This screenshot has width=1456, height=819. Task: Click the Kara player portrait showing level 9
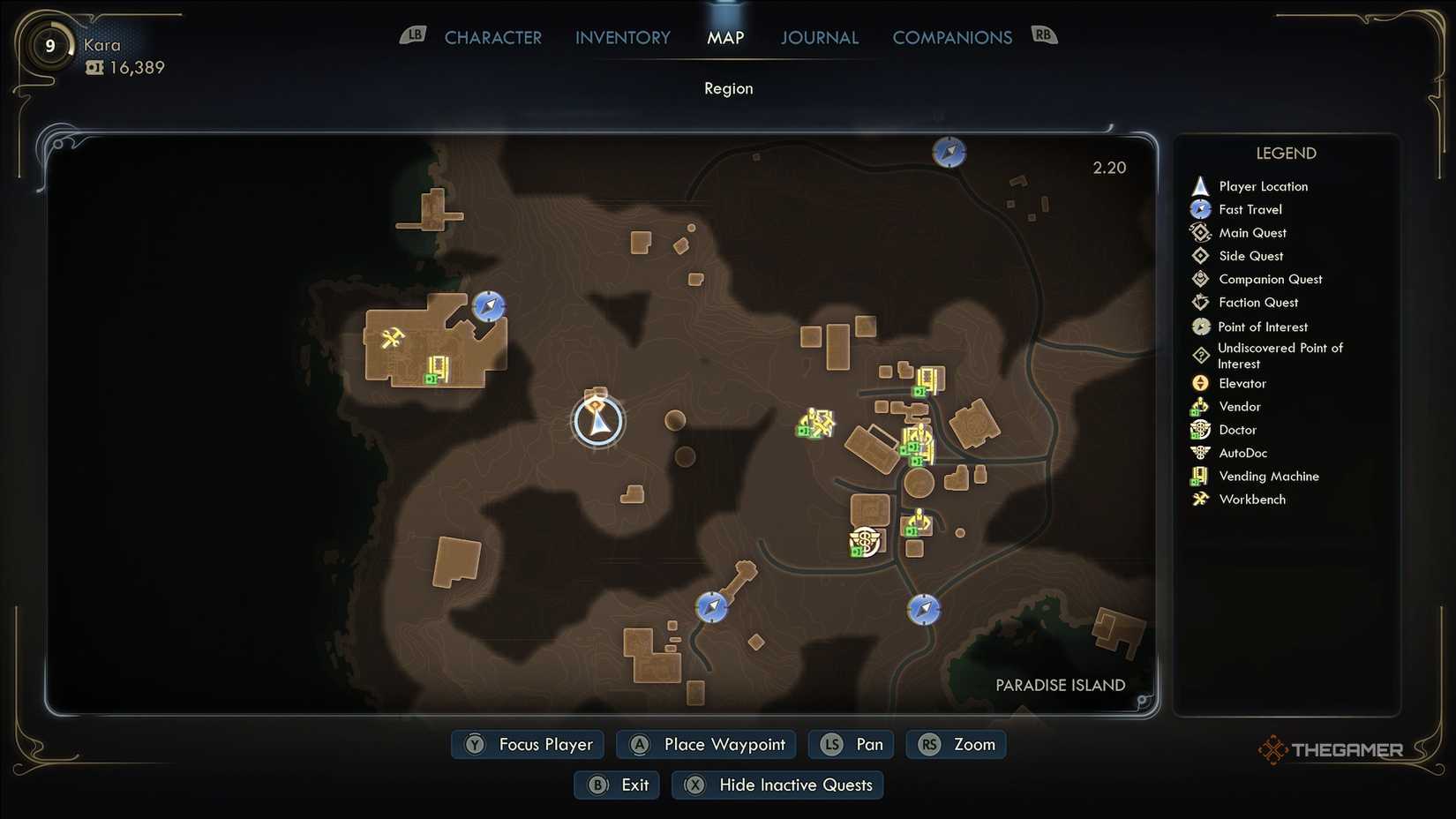pyautogui.click(x=49, y=44)
